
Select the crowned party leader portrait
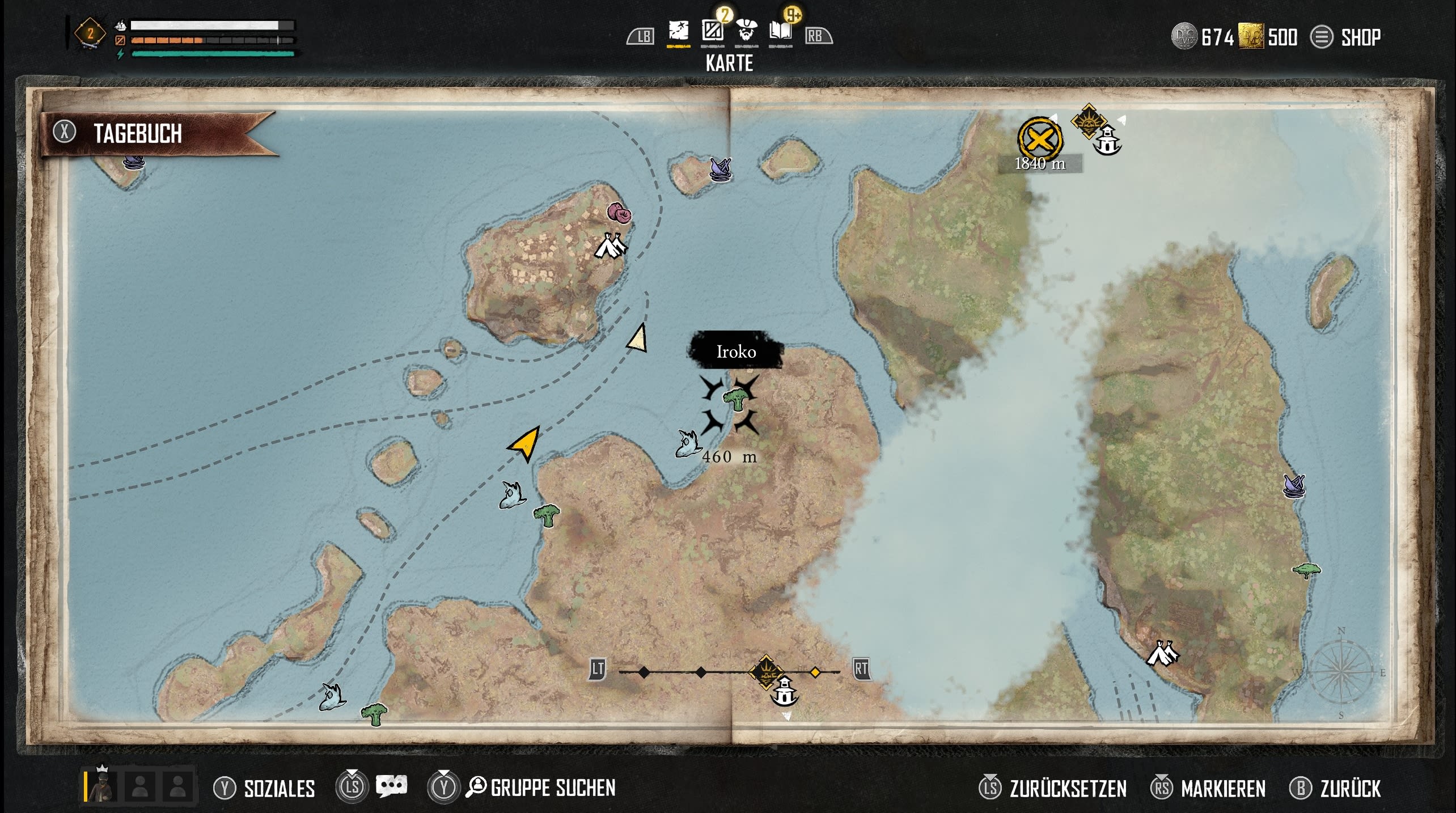[103, 786]
